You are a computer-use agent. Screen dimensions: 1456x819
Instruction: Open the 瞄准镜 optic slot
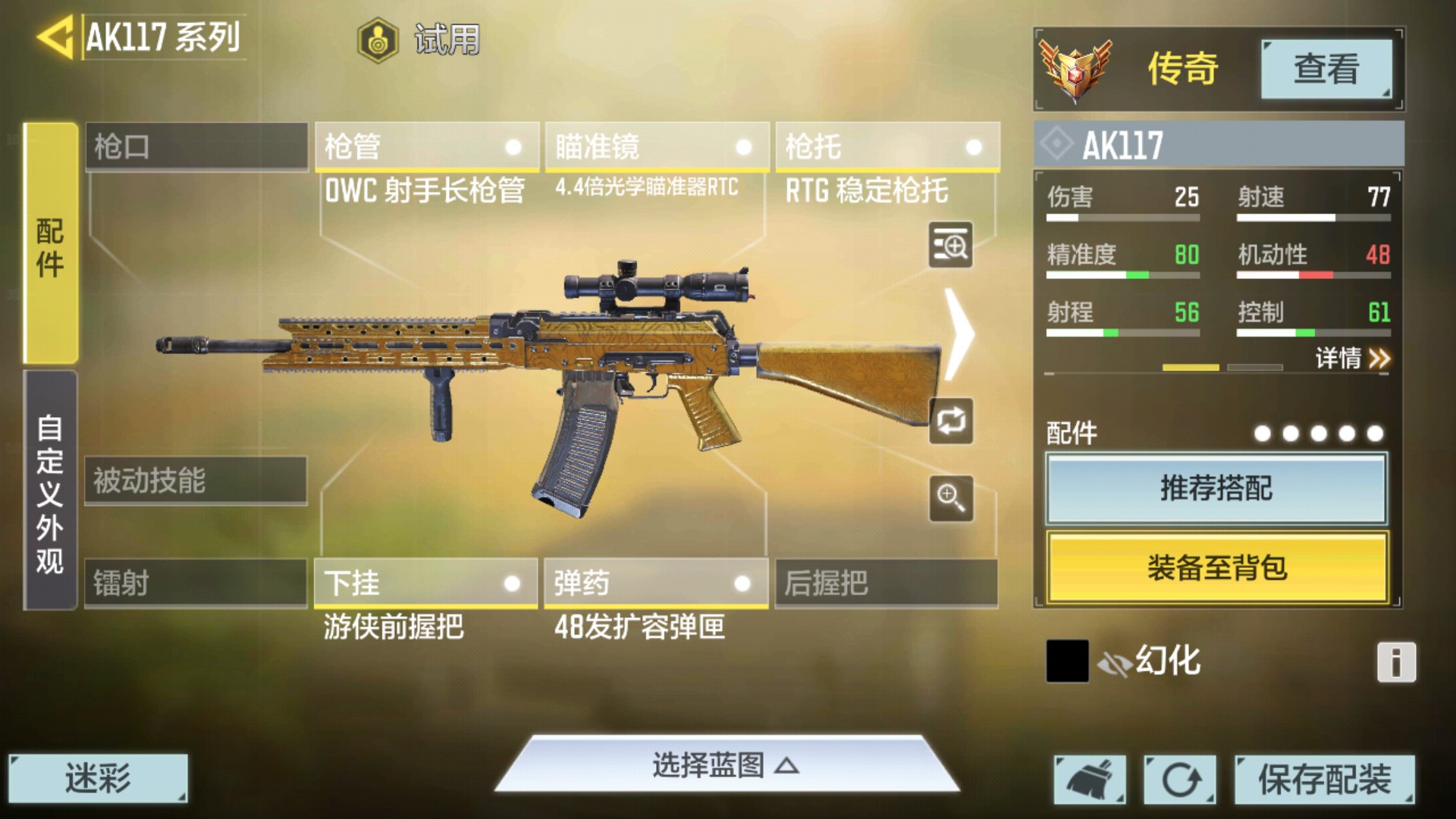click(x=656, y=146)
